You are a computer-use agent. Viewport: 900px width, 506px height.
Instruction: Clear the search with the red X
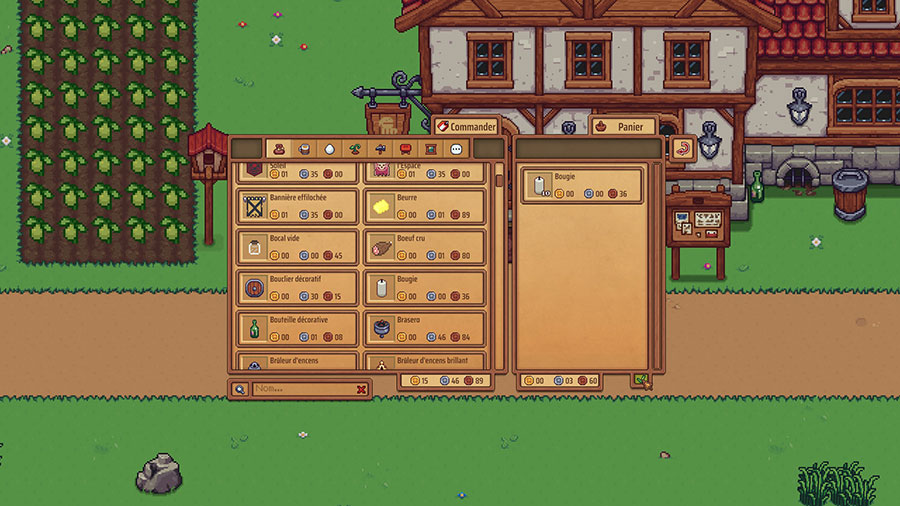(362, 389)
